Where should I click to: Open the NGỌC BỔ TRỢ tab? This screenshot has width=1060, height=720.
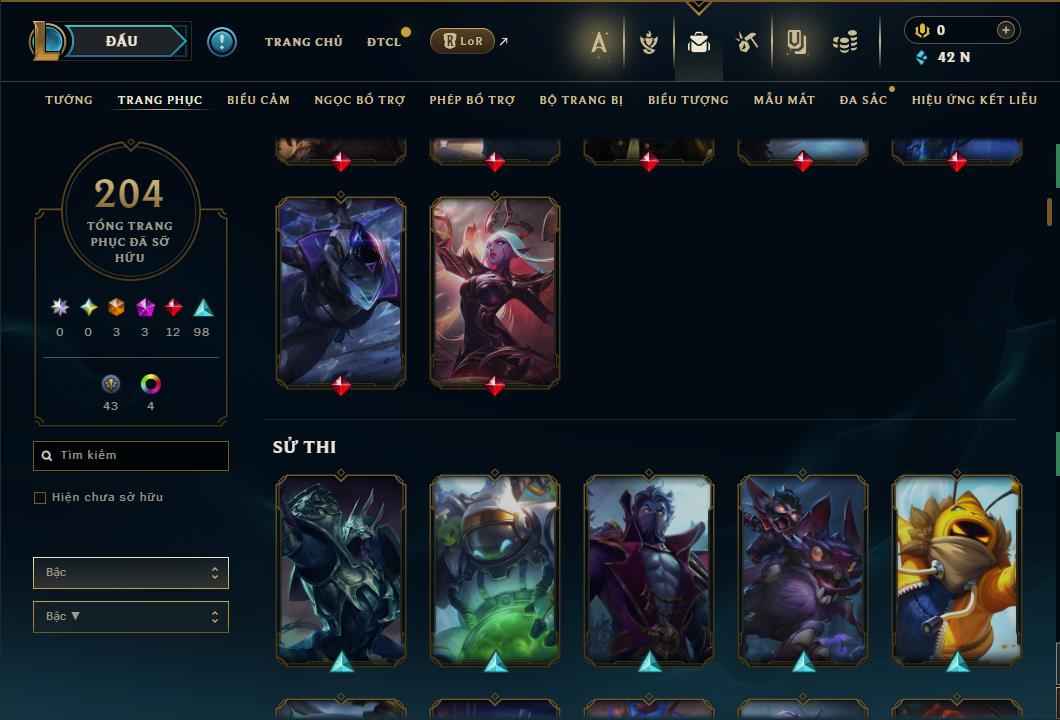[x=359, y=100]
